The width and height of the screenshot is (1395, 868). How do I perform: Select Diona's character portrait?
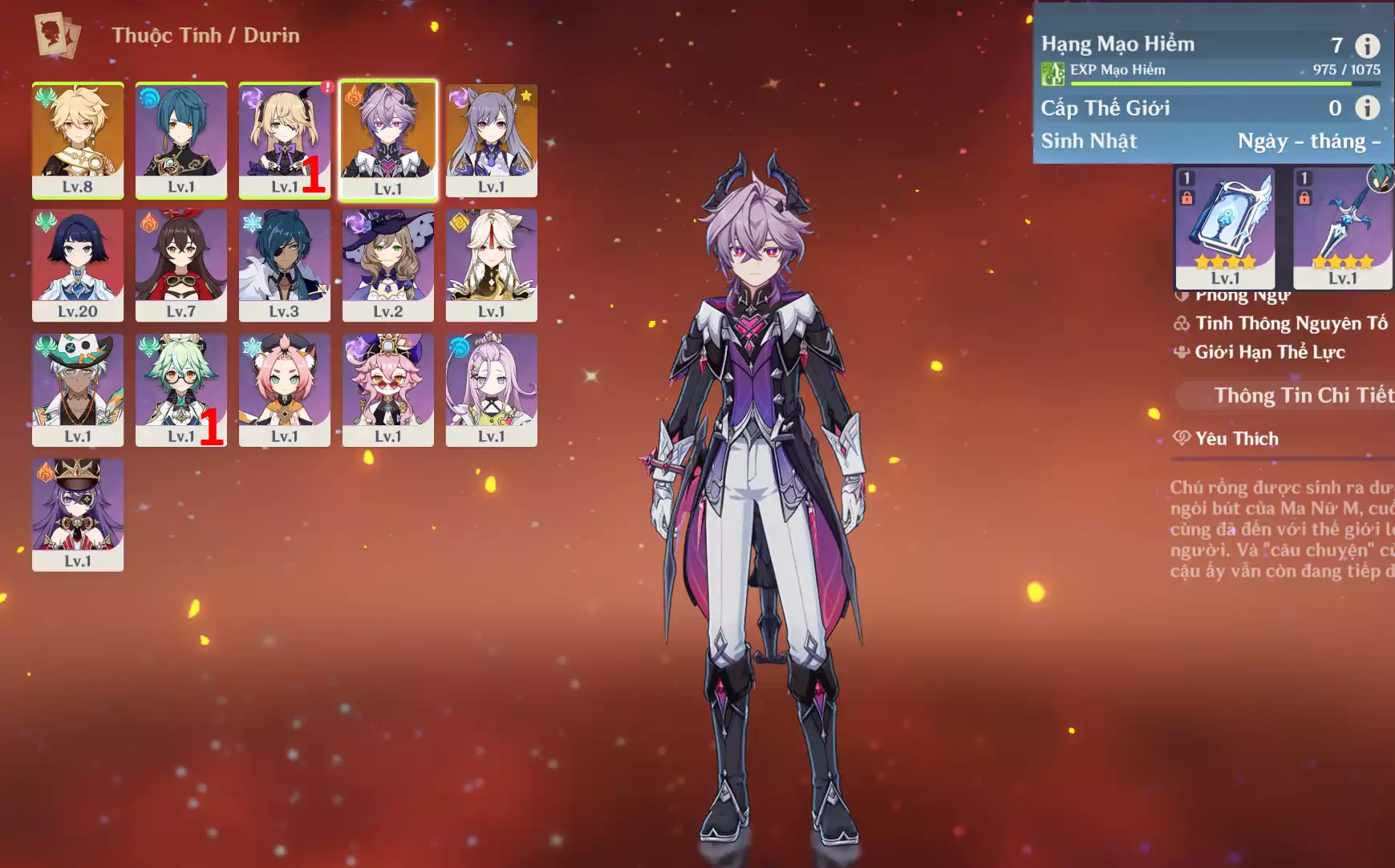pos(284,390)
